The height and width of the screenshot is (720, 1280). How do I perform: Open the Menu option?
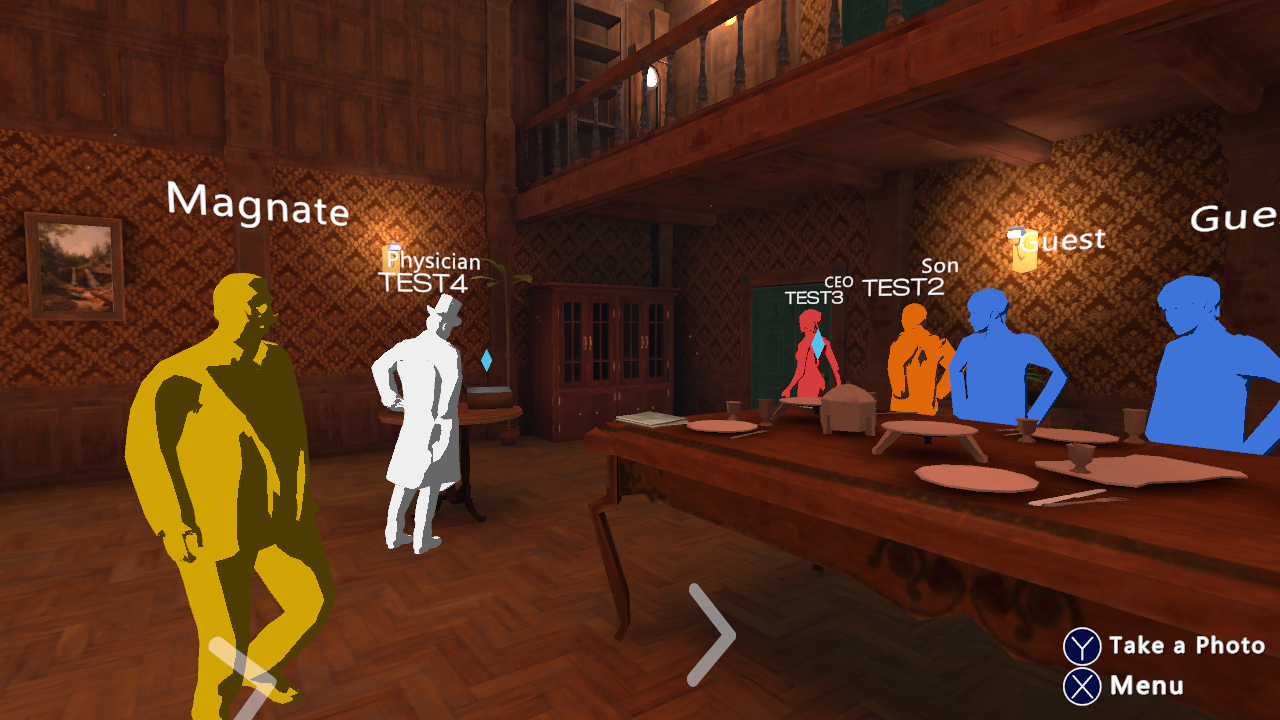1148,687
